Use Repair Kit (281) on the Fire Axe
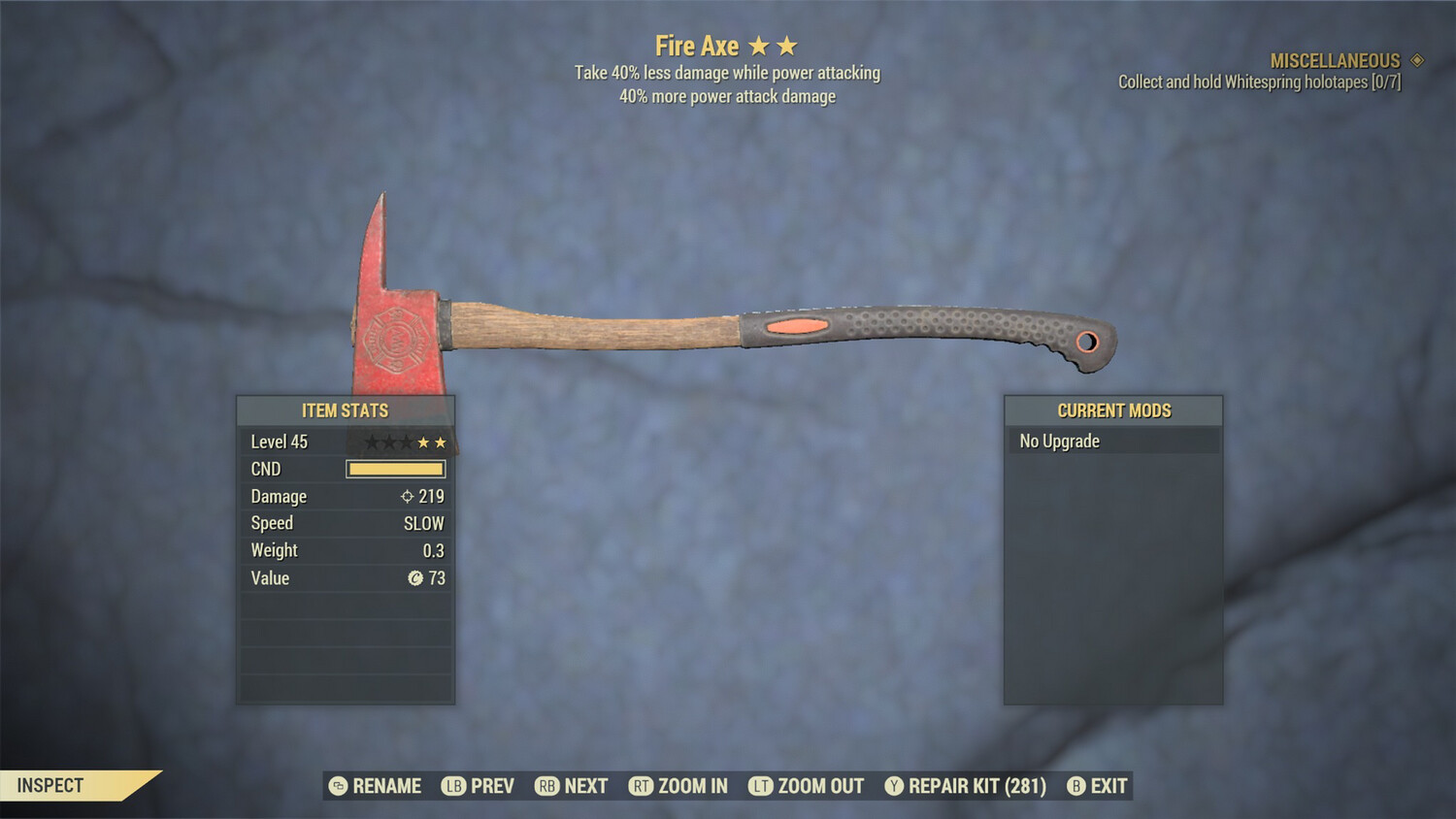1456x819 pixels. coord(966,786)
